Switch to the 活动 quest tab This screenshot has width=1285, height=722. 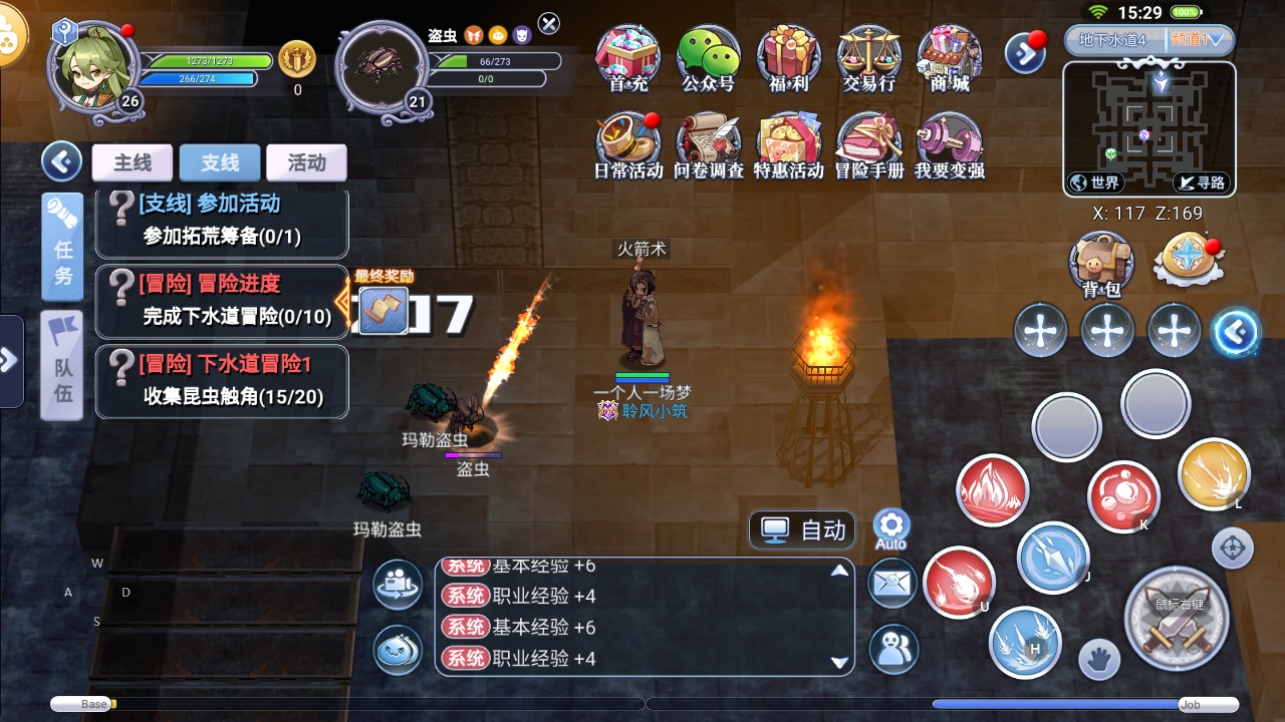(306, 163)
